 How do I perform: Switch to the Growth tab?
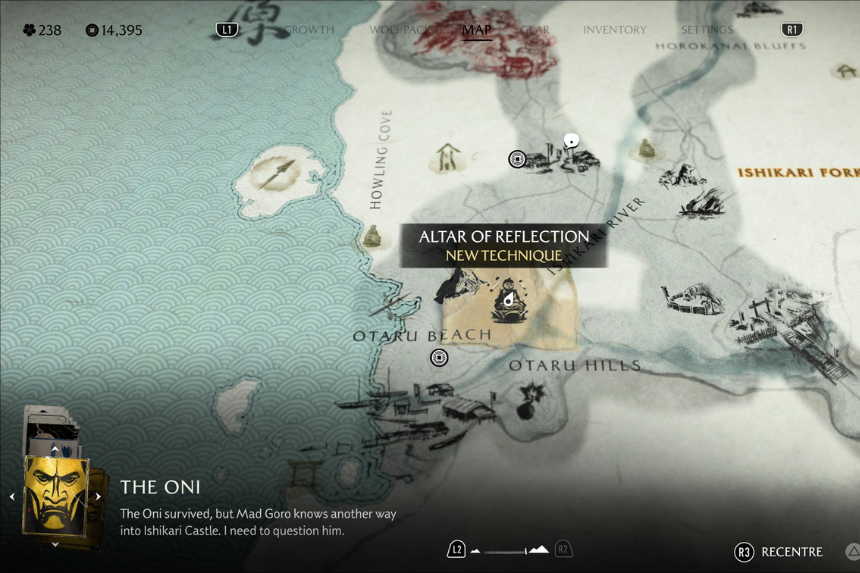309,30
